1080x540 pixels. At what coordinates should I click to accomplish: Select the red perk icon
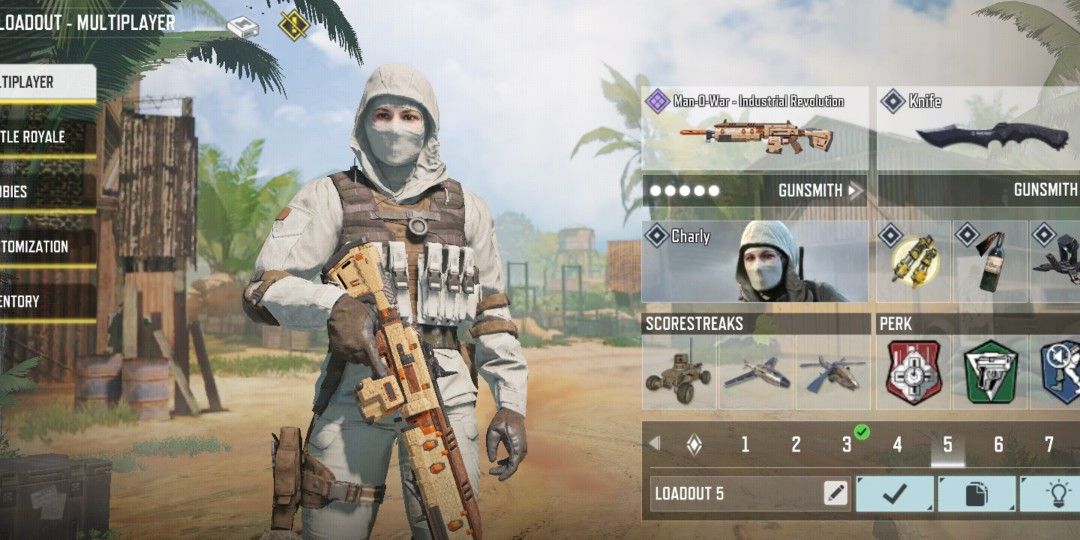pos(914,373)
